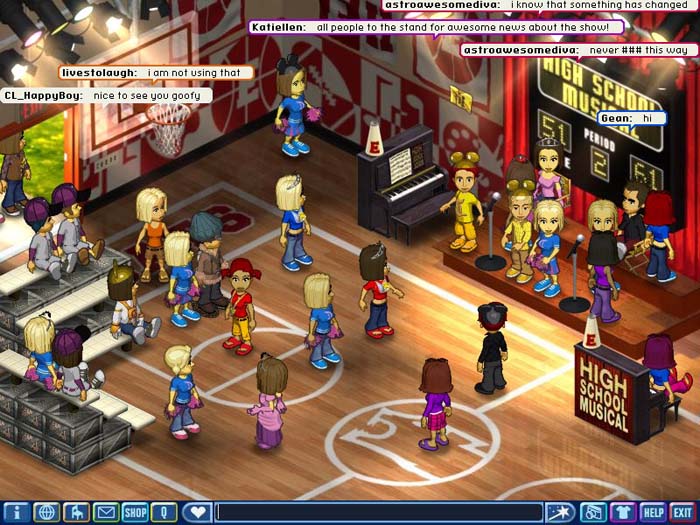This screenshot has width=700, height=525.
Task: Open the HELP menu
Action: click(653, 513)
